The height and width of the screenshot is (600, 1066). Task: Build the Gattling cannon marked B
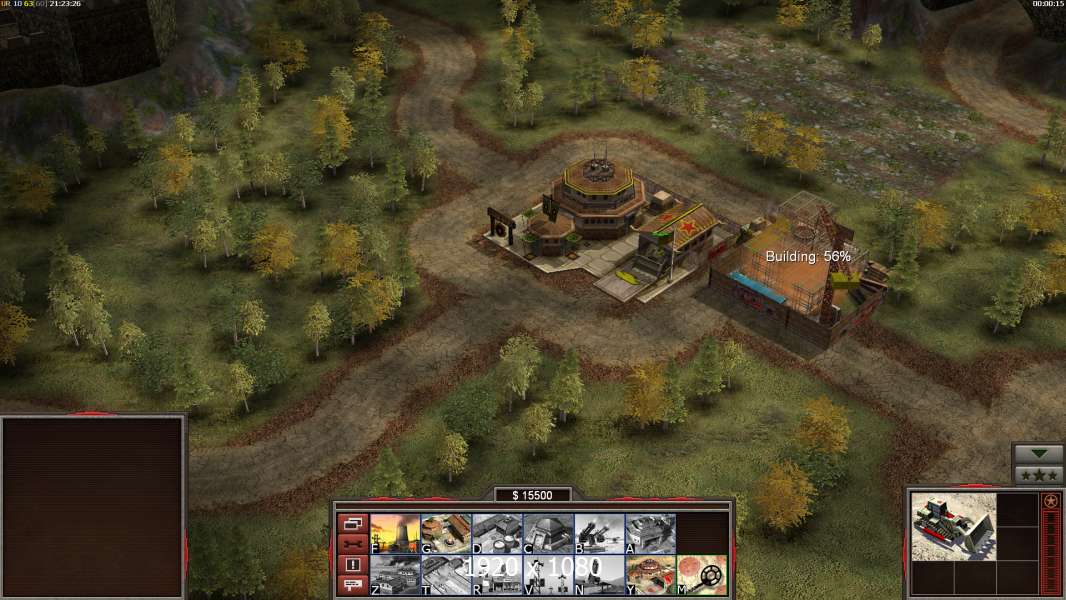click(x=599, y=534)
